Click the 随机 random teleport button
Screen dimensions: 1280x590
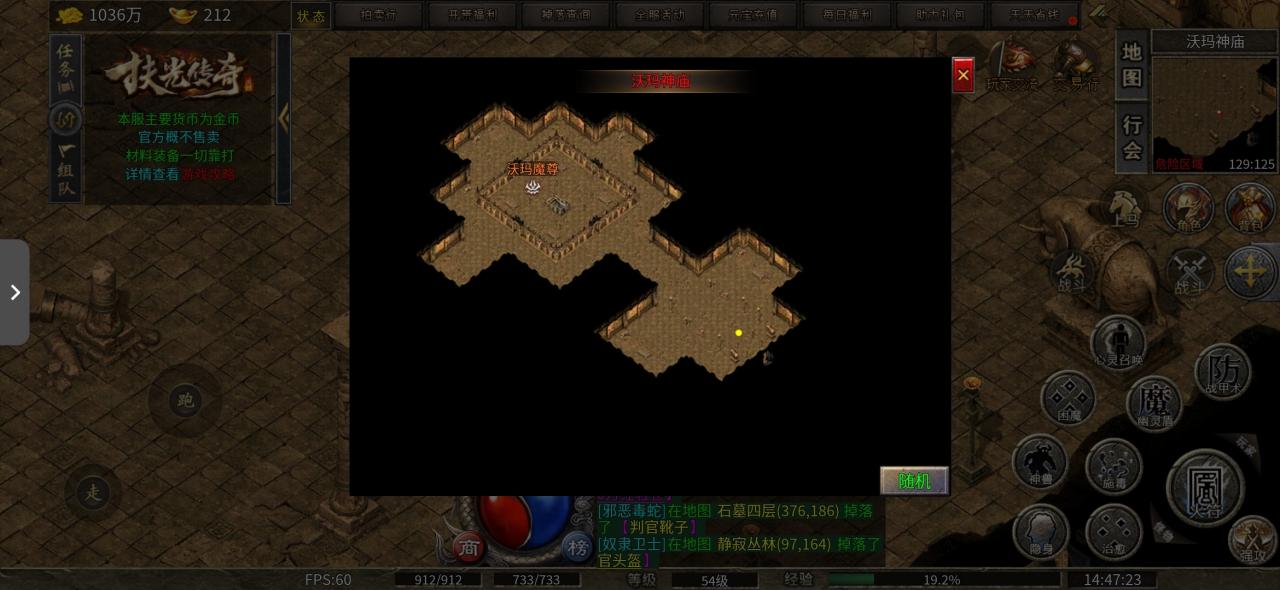click(914, 481)
